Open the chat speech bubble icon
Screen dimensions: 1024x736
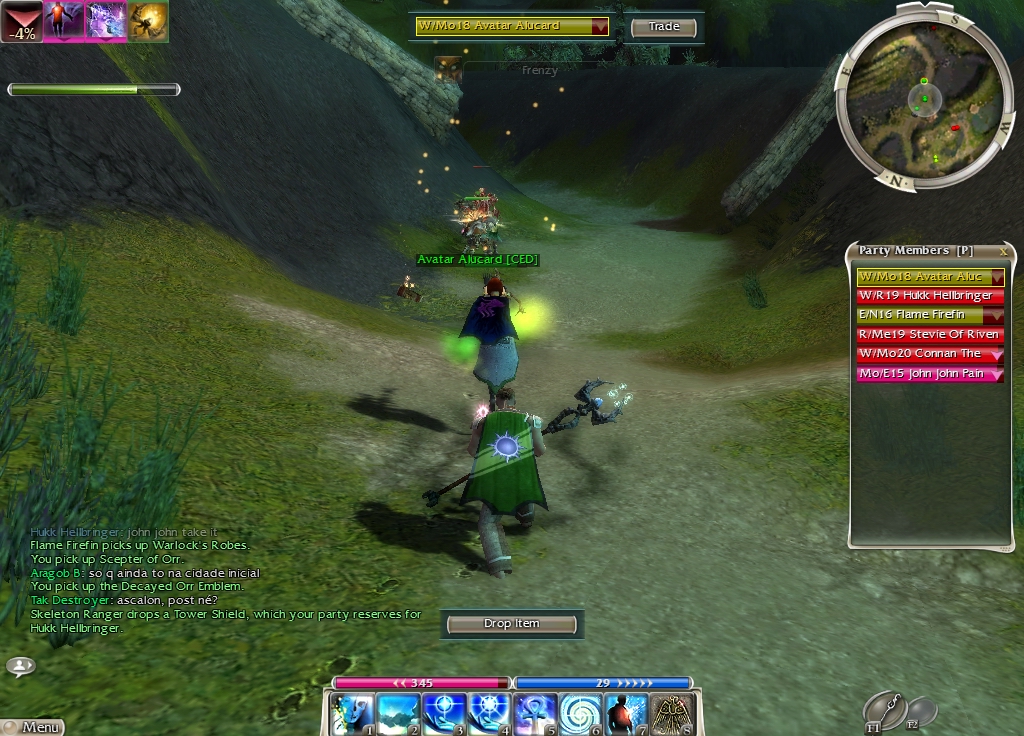[20, 665]
